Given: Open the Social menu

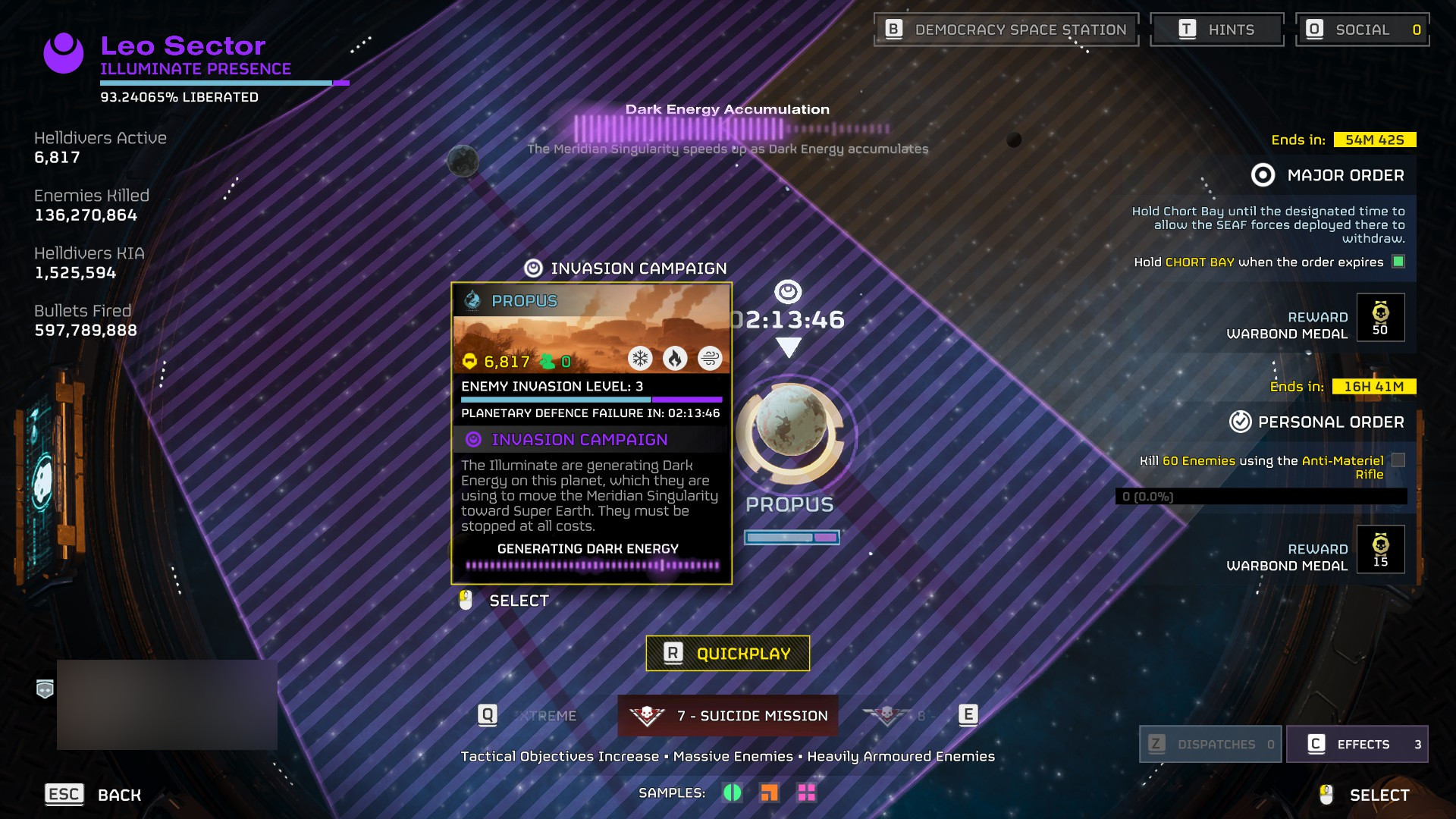Looking at the screenshot, I should click(1362, 30).
